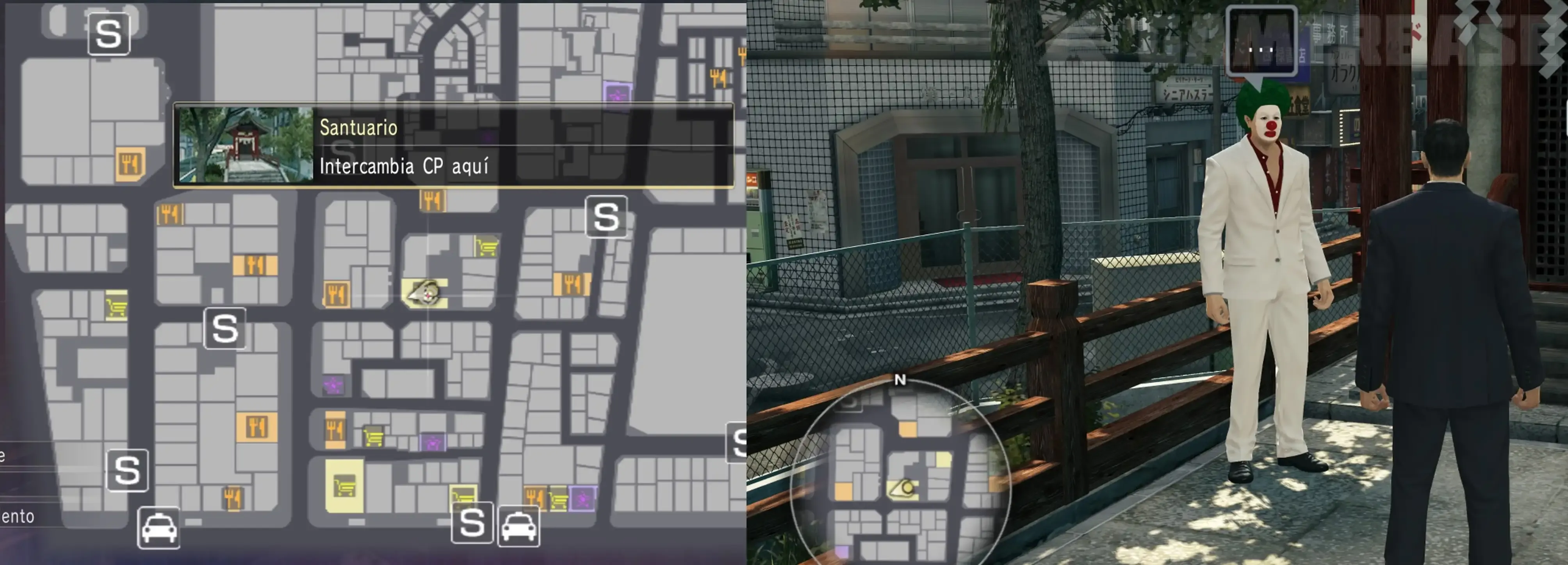Select the S save point near the map center

225,329
